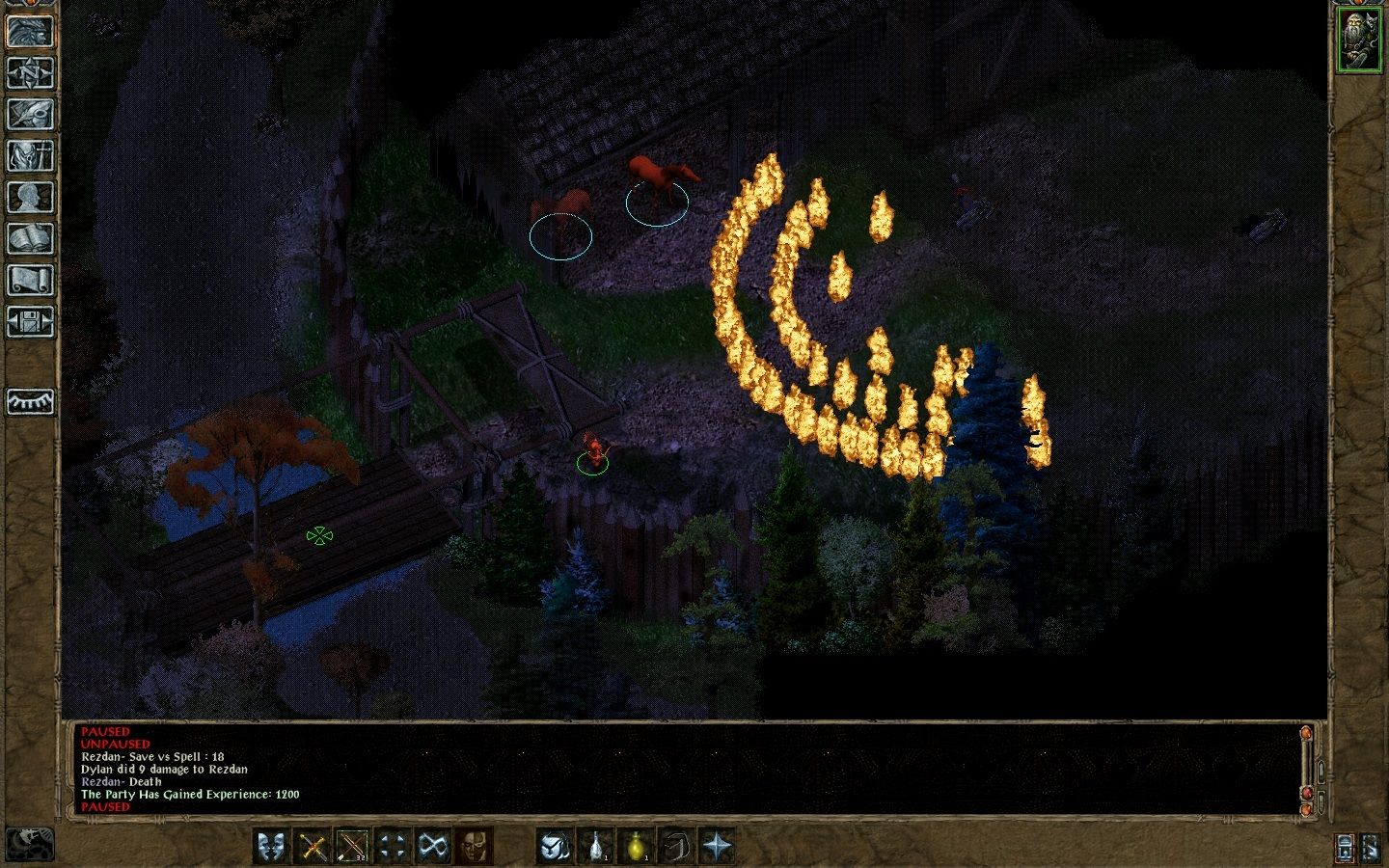The height and width of the screenshot is (868, 1389).
Task: Return to the game world view
Action: [x=30, y=31]
